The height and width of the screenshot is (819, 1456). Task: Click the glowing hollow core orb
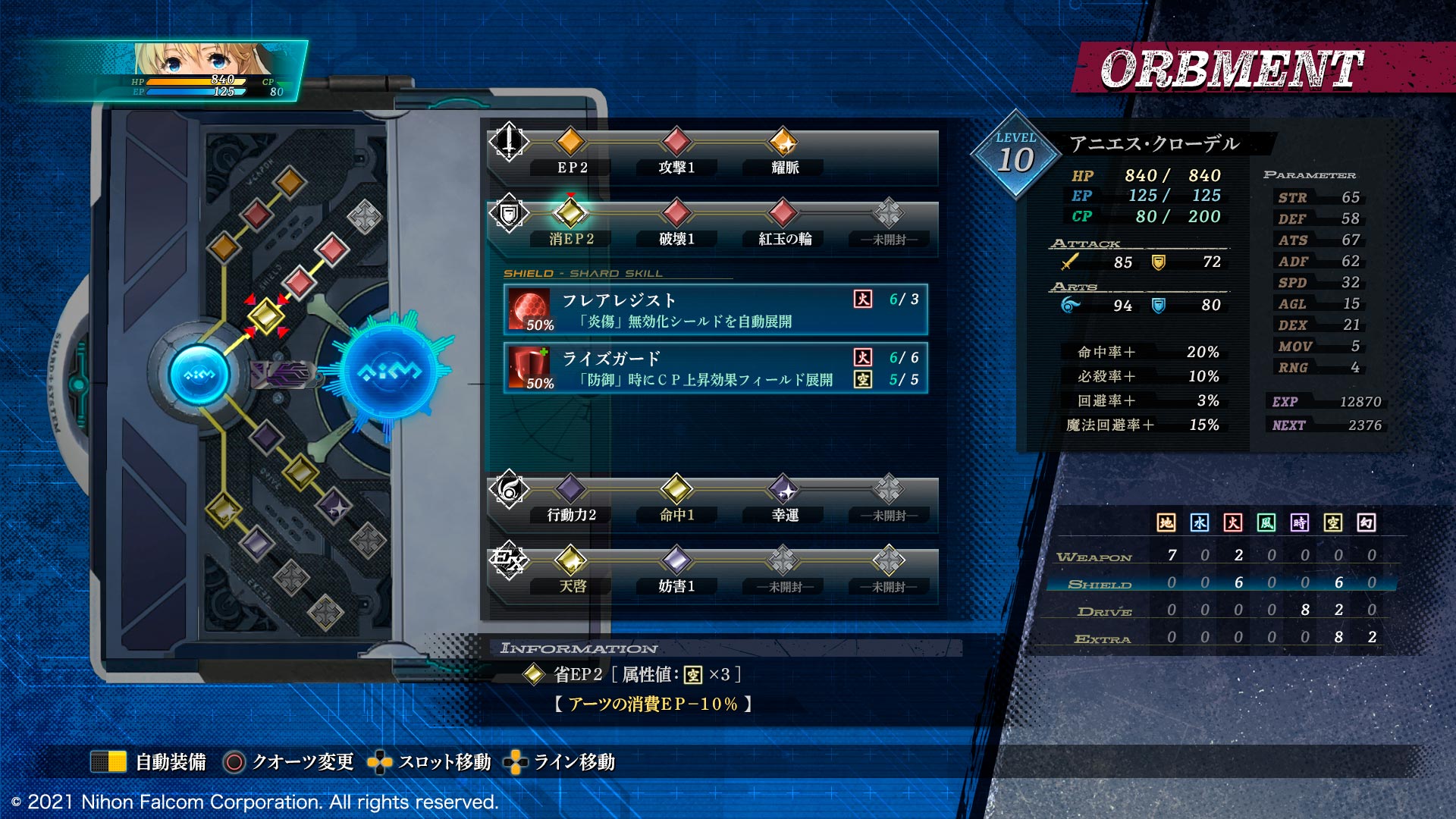[x=390, y=372]
